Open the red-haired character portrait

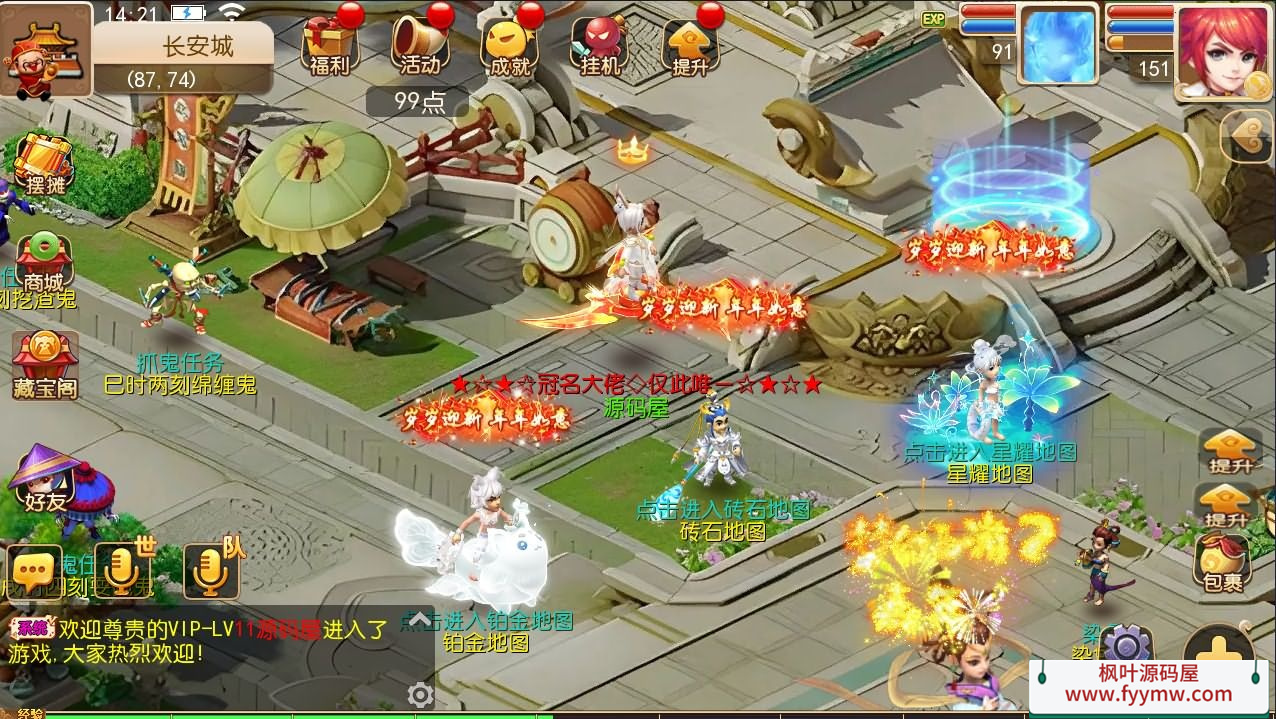1220,50
